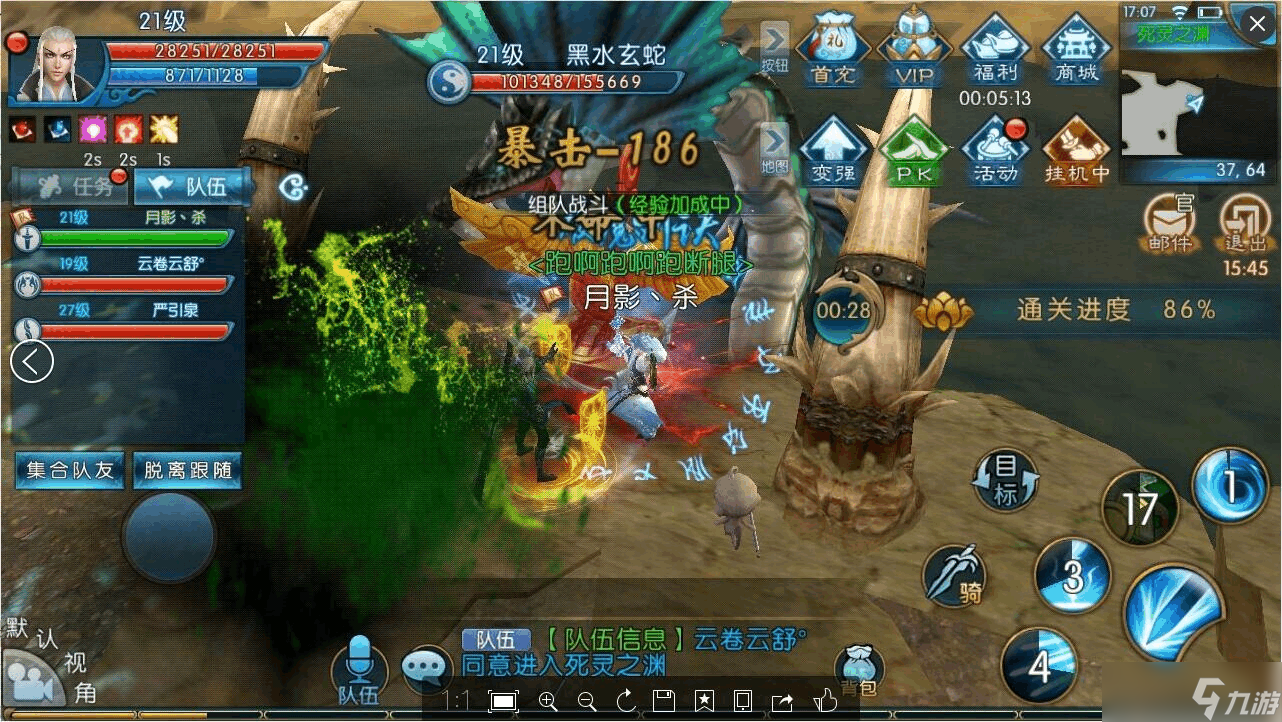Screen dimensions: 1282x722
Task: Open the VIP panel
Action: [x=914, y=50]
